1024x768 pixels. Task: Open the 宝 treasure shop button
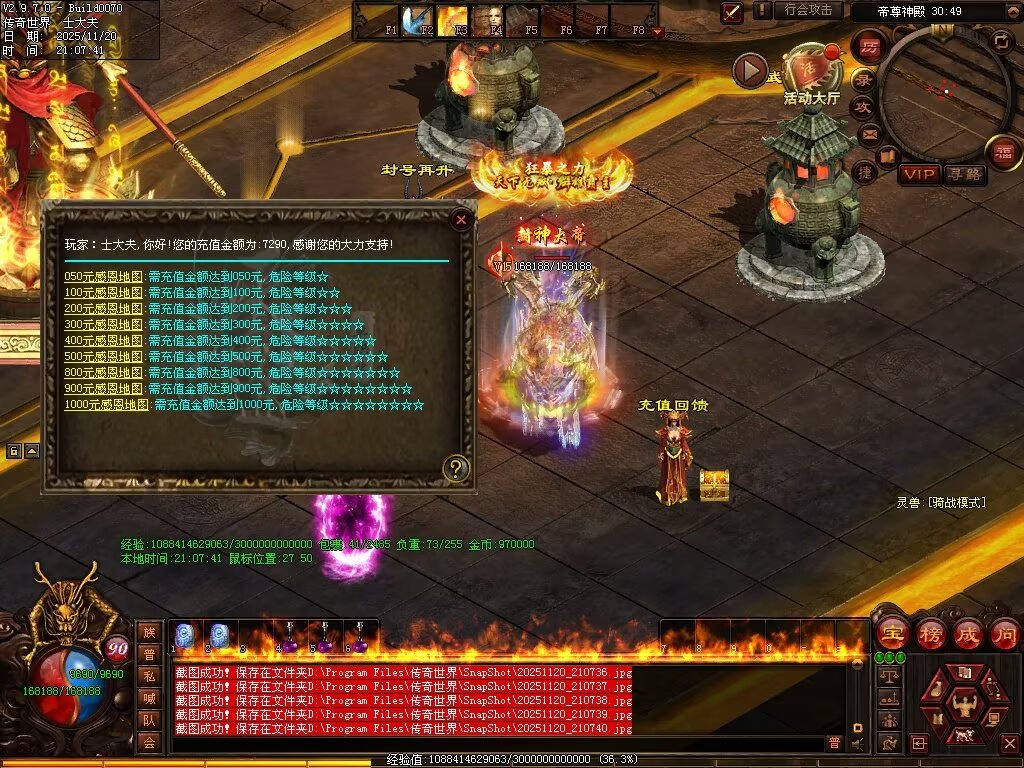892,634
